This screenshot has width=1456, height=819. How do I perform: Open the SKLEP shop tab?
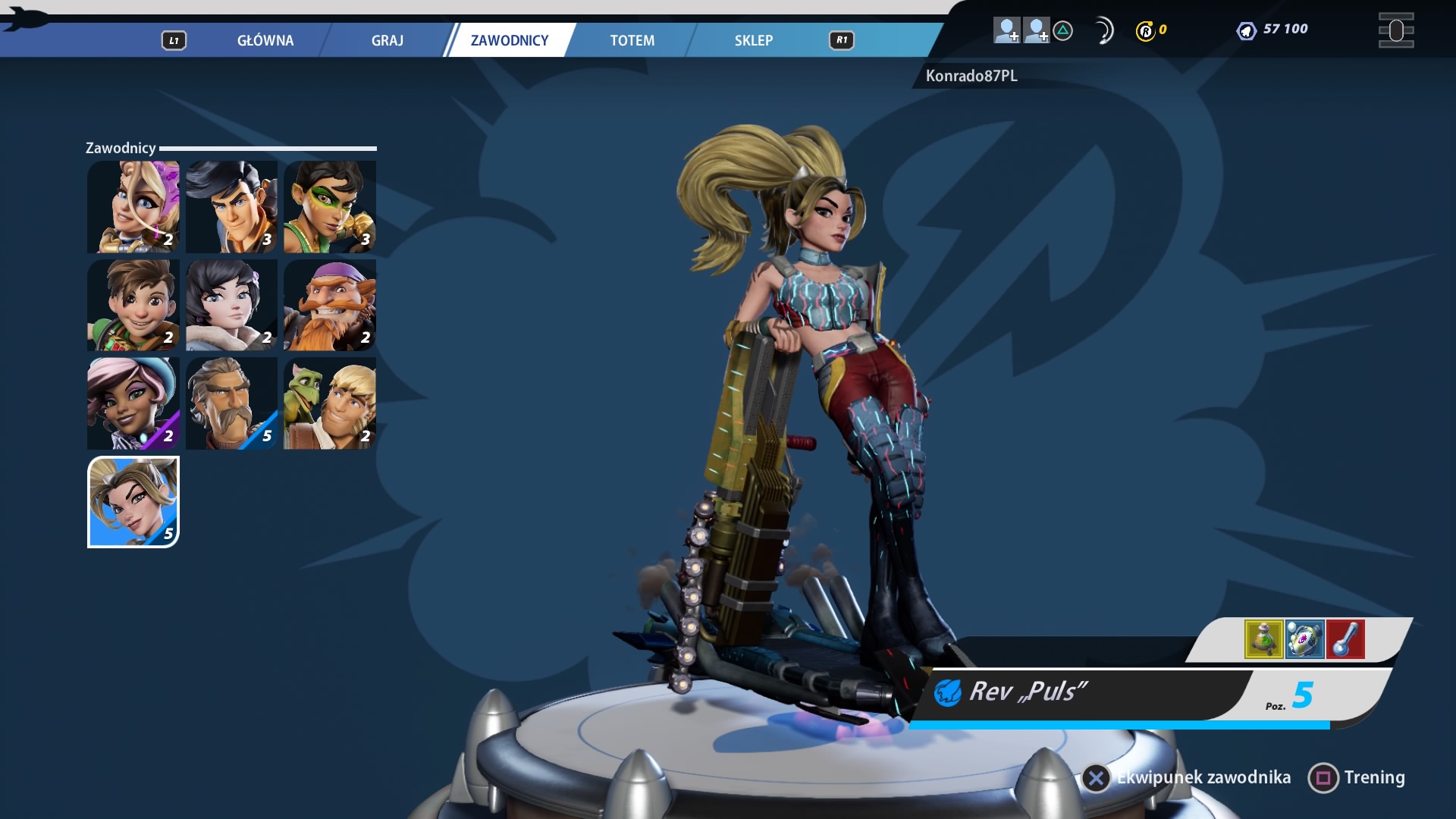pyautogui.click(x=753, y=40)
